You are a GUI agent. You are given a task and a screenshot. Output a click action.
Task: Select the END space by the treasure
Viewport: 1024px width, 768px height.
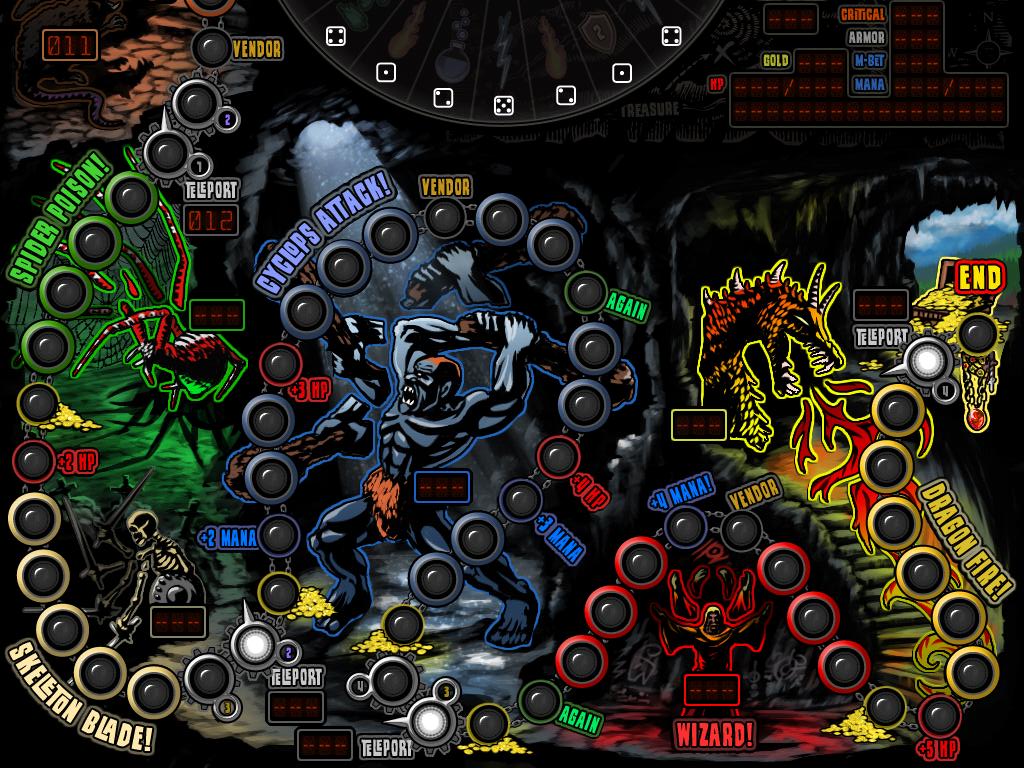tap(978, 332)
